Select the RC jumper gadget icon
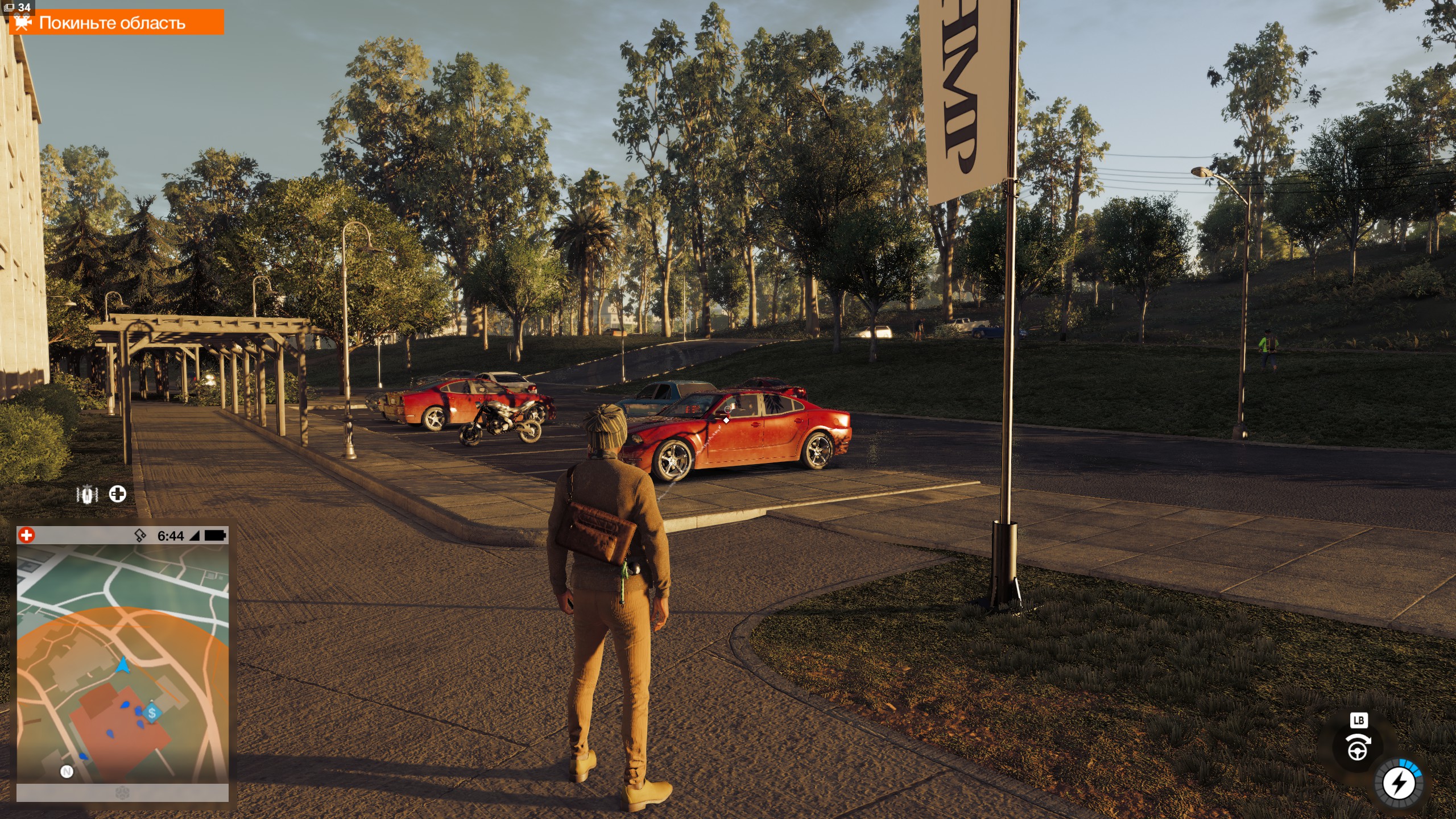Screen dimensions: 1456x819 click(87, 494)
